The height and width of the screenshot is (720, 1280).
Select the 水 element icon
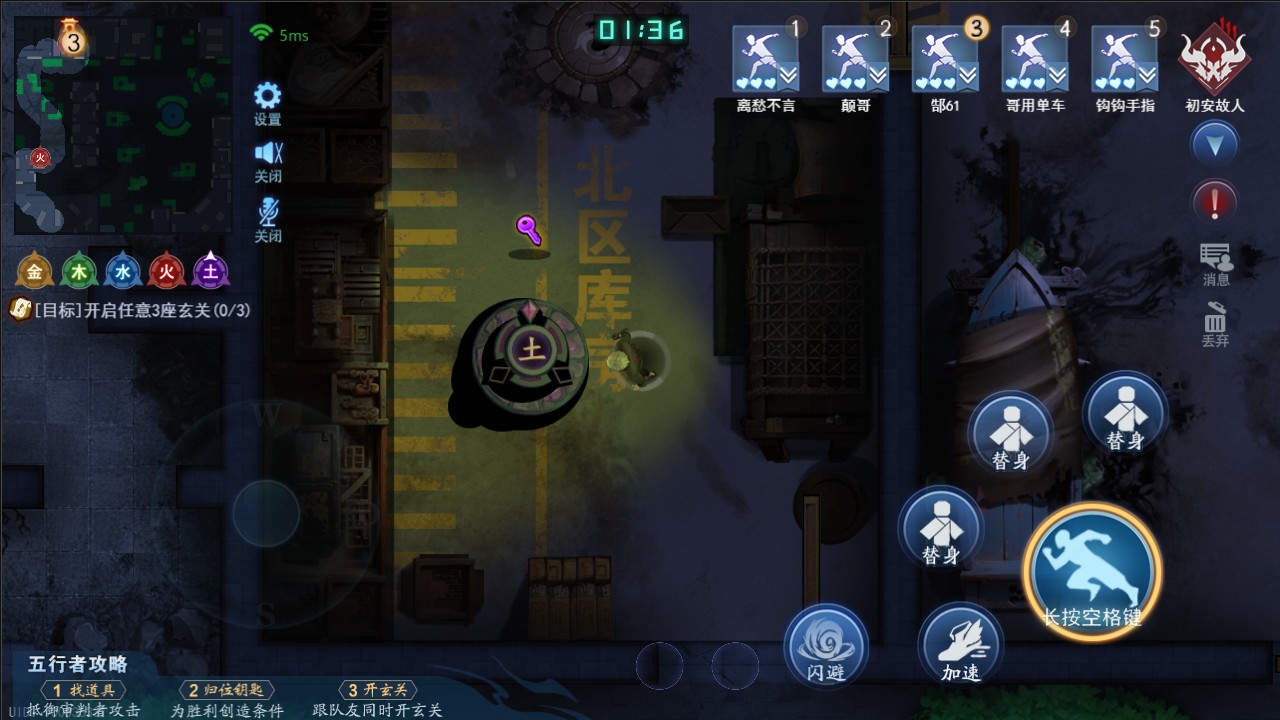(x=123, y=271)
